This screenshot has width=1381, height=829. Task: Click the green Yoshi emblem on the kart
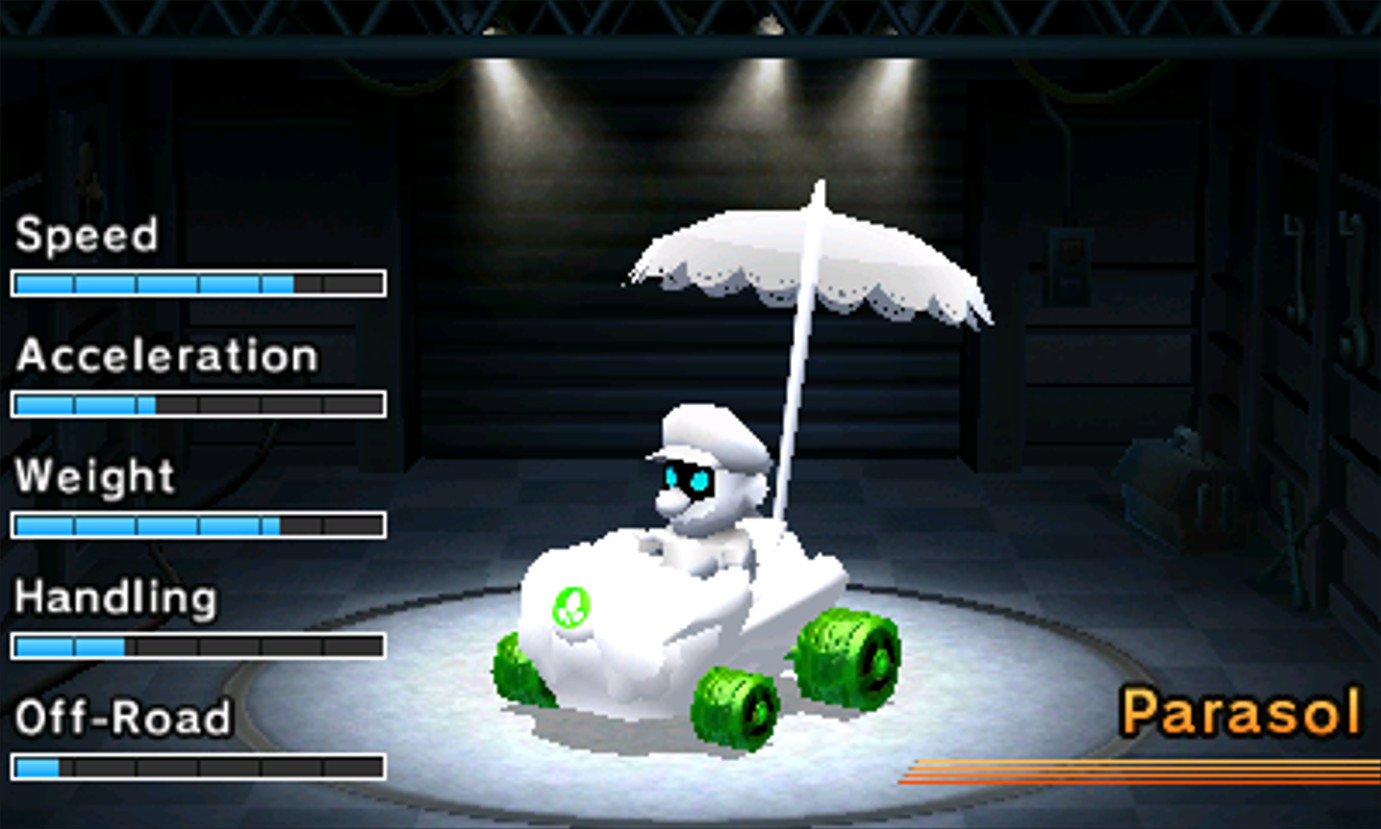pyautogui.click(x=571, y=607)
